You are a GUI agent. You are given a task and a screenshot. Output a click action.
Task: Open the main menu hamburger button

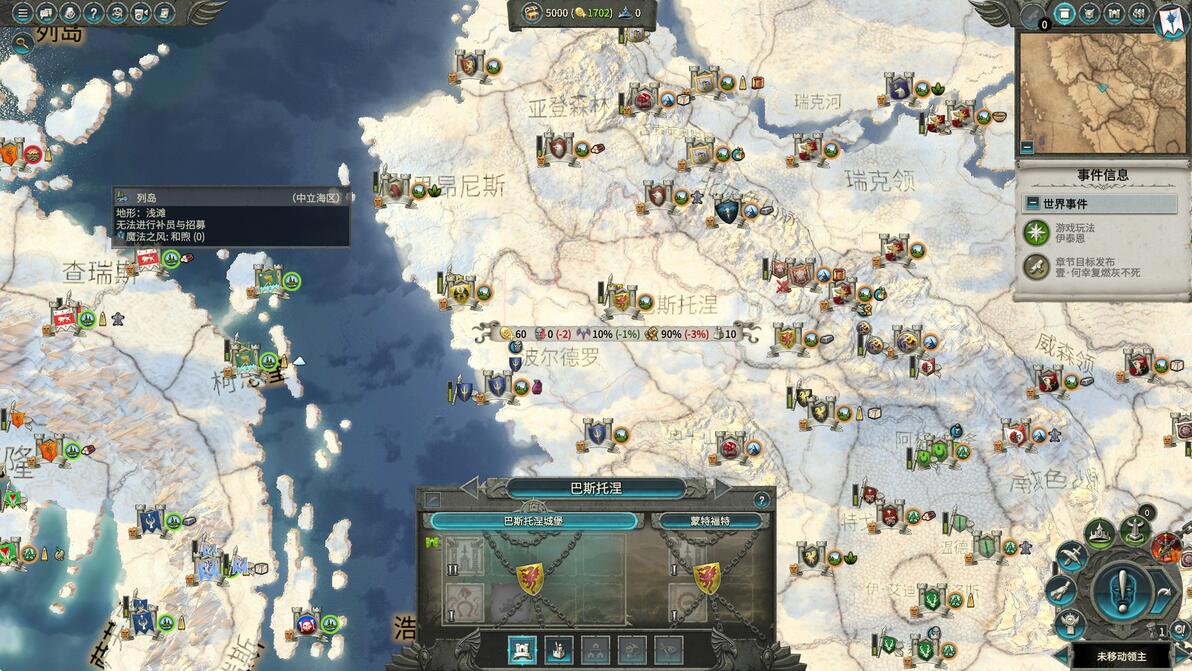(22, 13)
